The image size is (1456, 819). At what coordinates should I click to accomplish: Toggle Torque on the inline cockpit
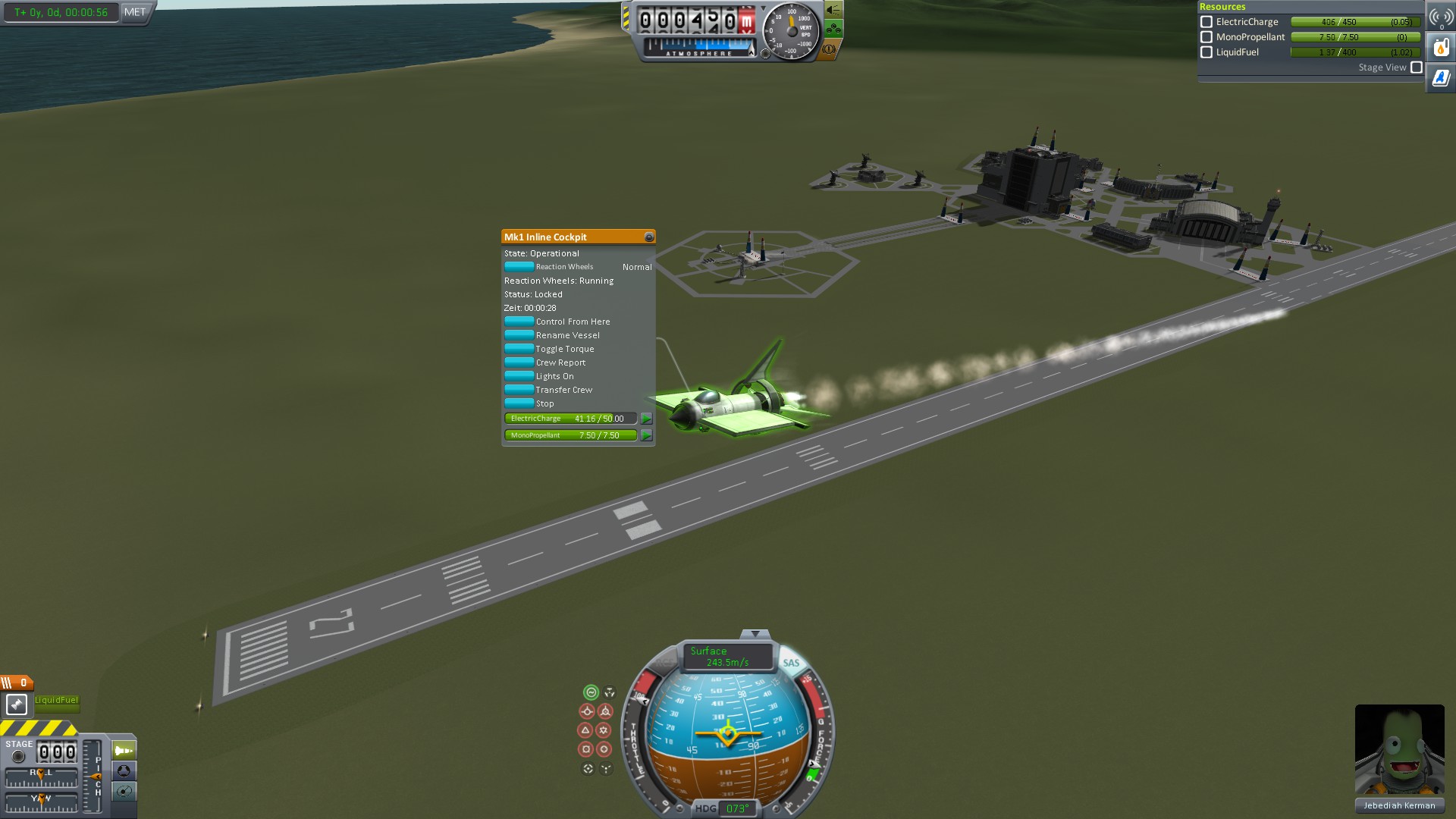click(519, 349)
